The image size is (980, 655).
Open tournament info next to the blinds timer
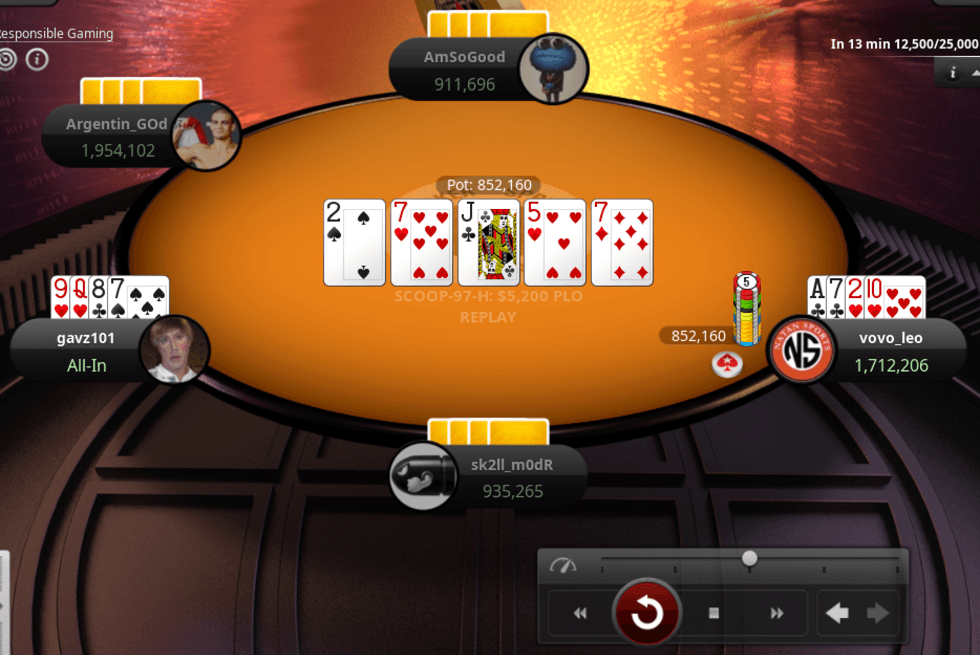coord(952,72)
